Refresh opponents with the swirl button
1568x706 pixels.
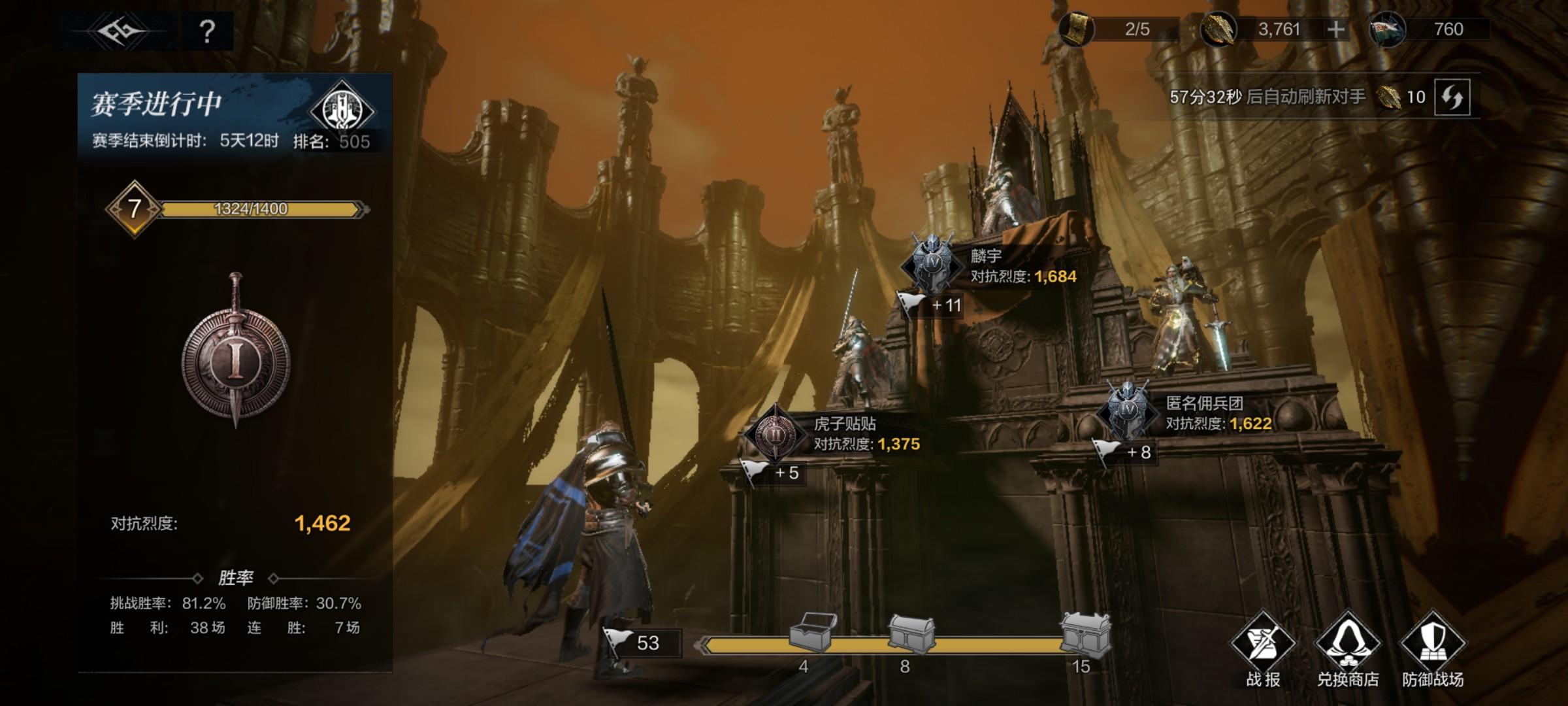point(1452,97)
